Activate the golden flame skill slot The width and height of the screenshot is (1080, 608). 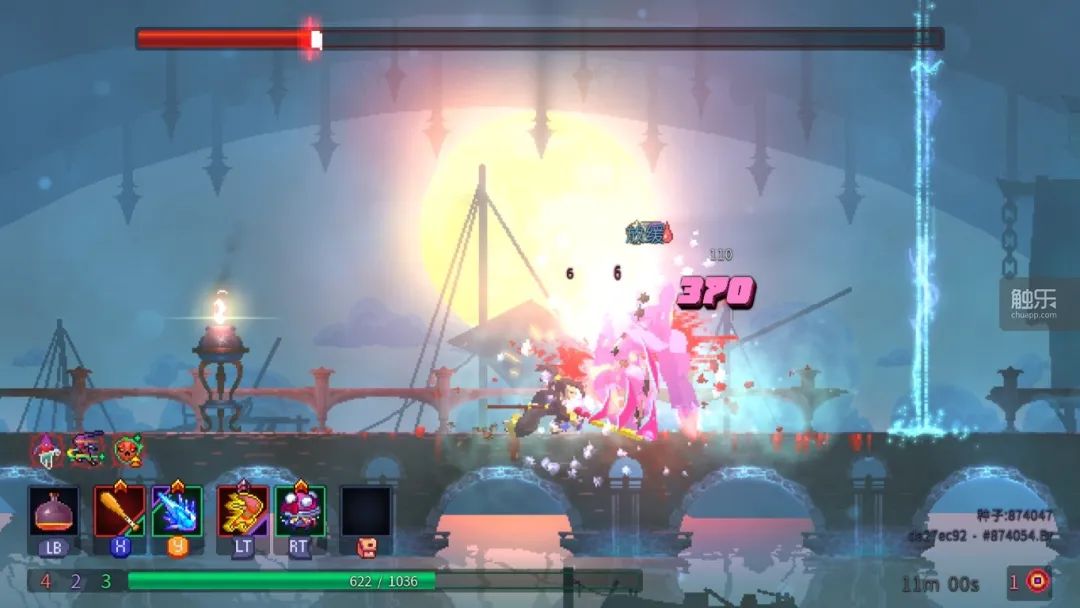coord(243,512)
